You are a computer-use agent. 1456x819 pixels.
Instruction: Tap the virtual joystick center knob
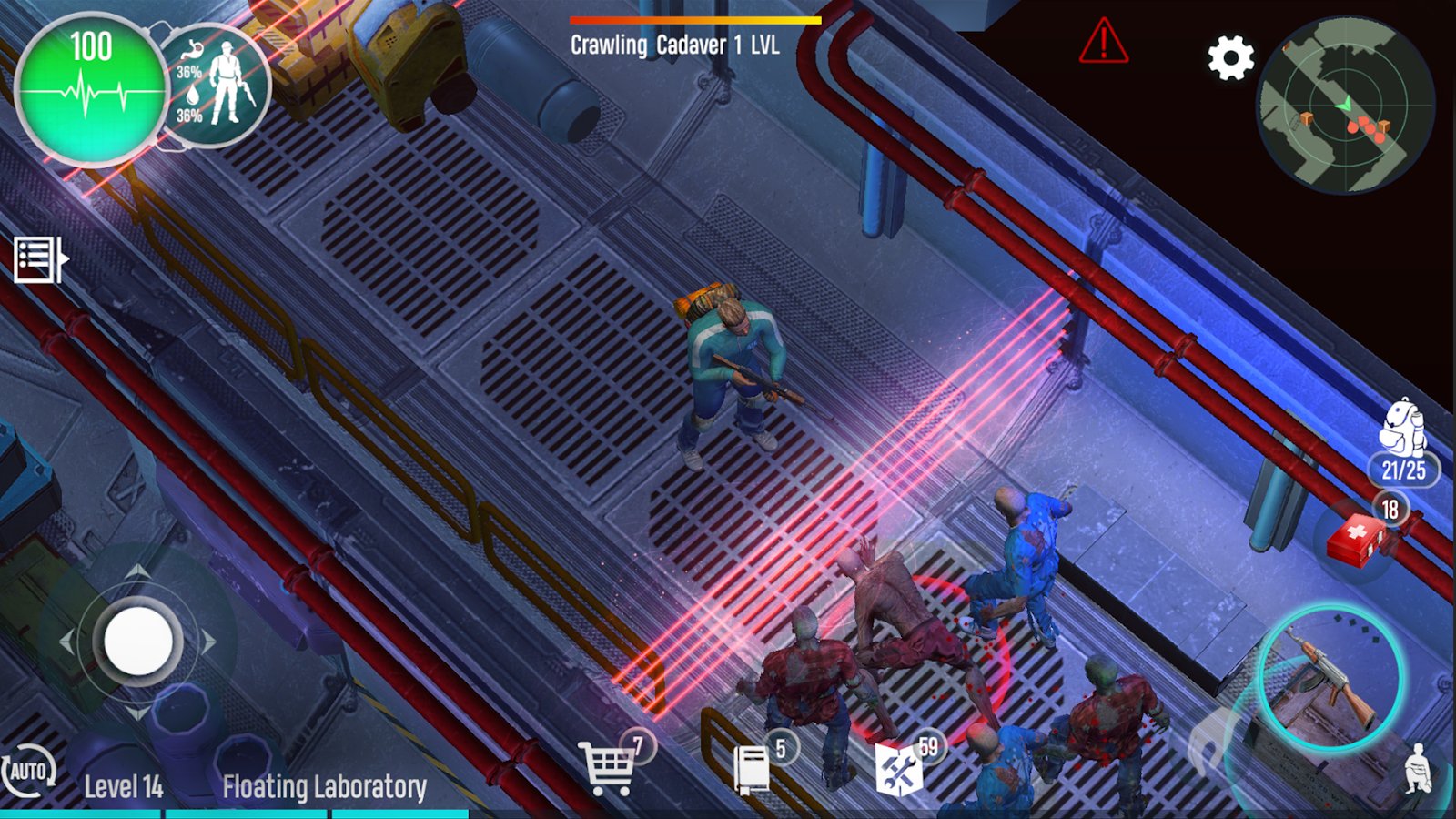click(138, 642)
